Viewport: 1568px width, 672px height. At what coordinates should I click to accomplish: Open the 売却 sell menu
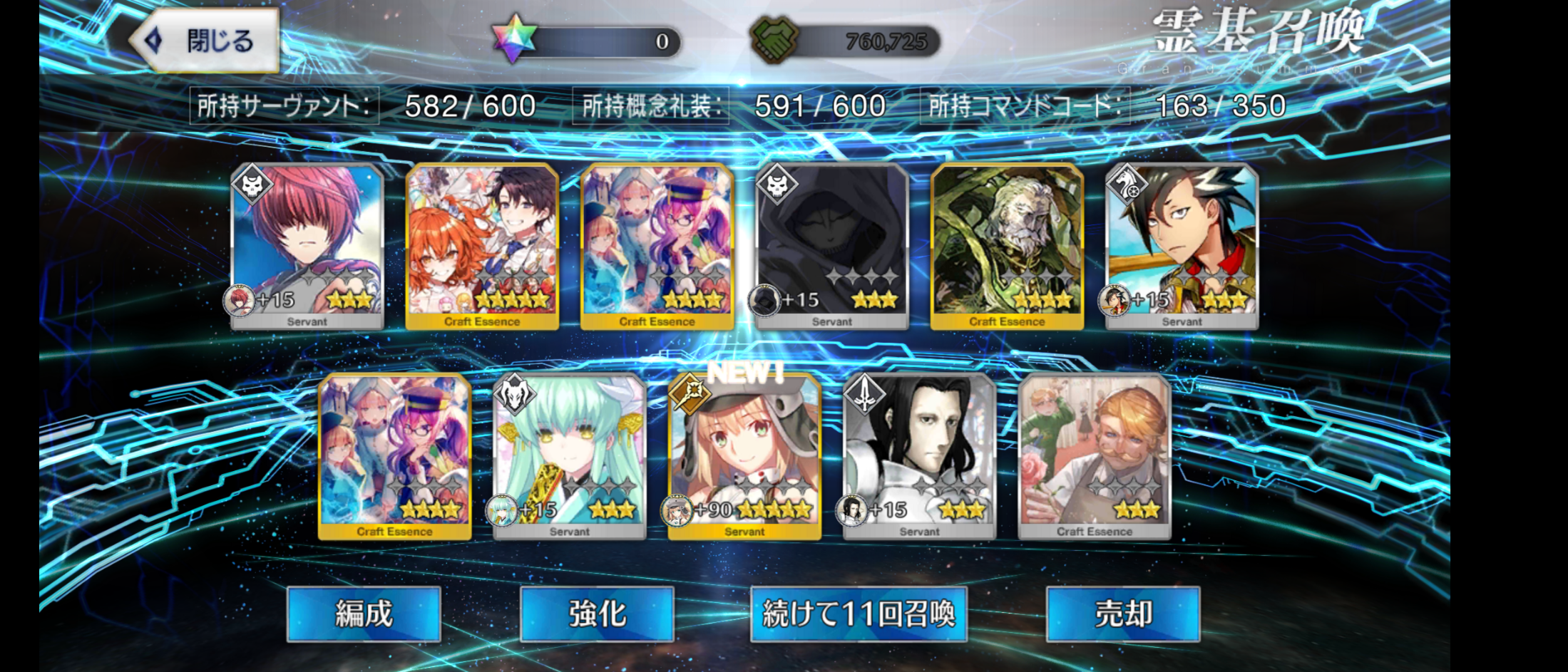(1123, 614)
